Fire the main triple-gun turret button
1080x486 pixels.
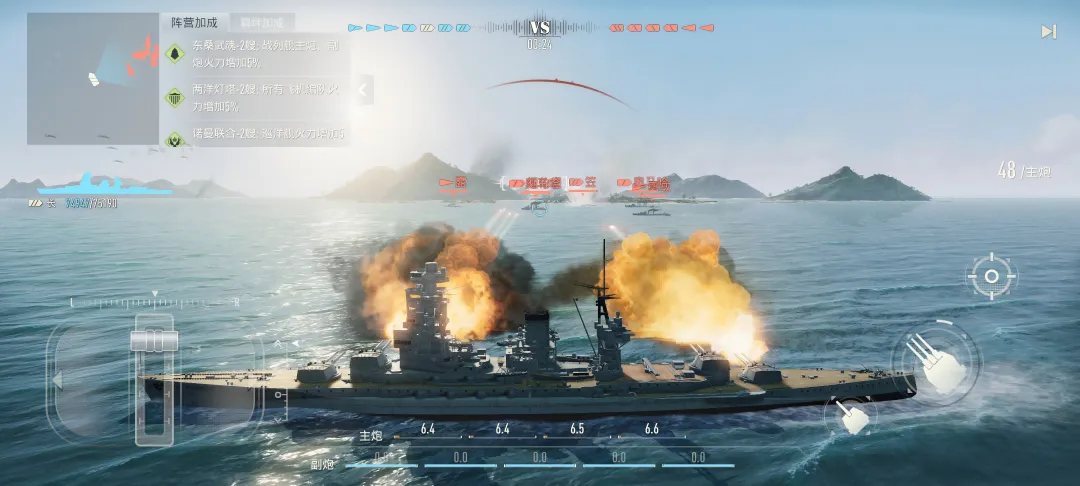coord(935,362)
